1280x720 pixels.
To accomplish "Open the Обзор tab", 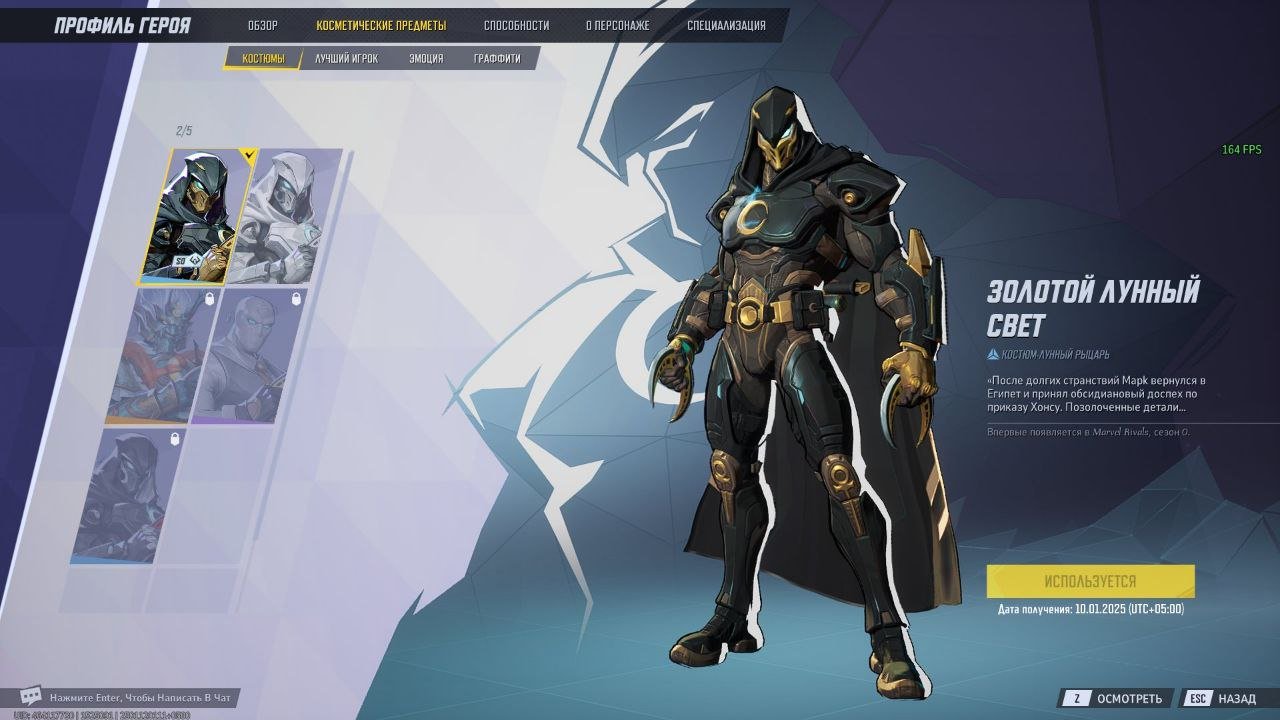I will tap(263, 26).
